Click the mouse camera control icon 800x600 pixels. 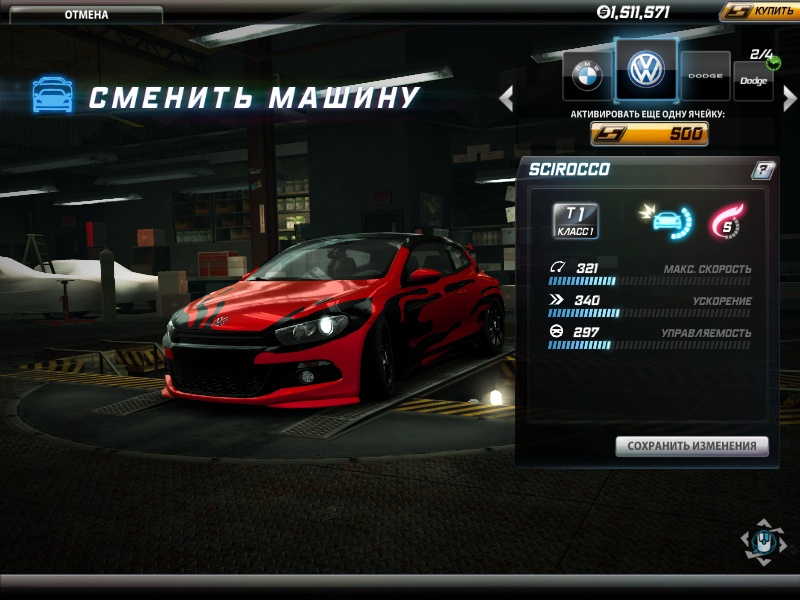pyautogui.click(x=763, y=541)
